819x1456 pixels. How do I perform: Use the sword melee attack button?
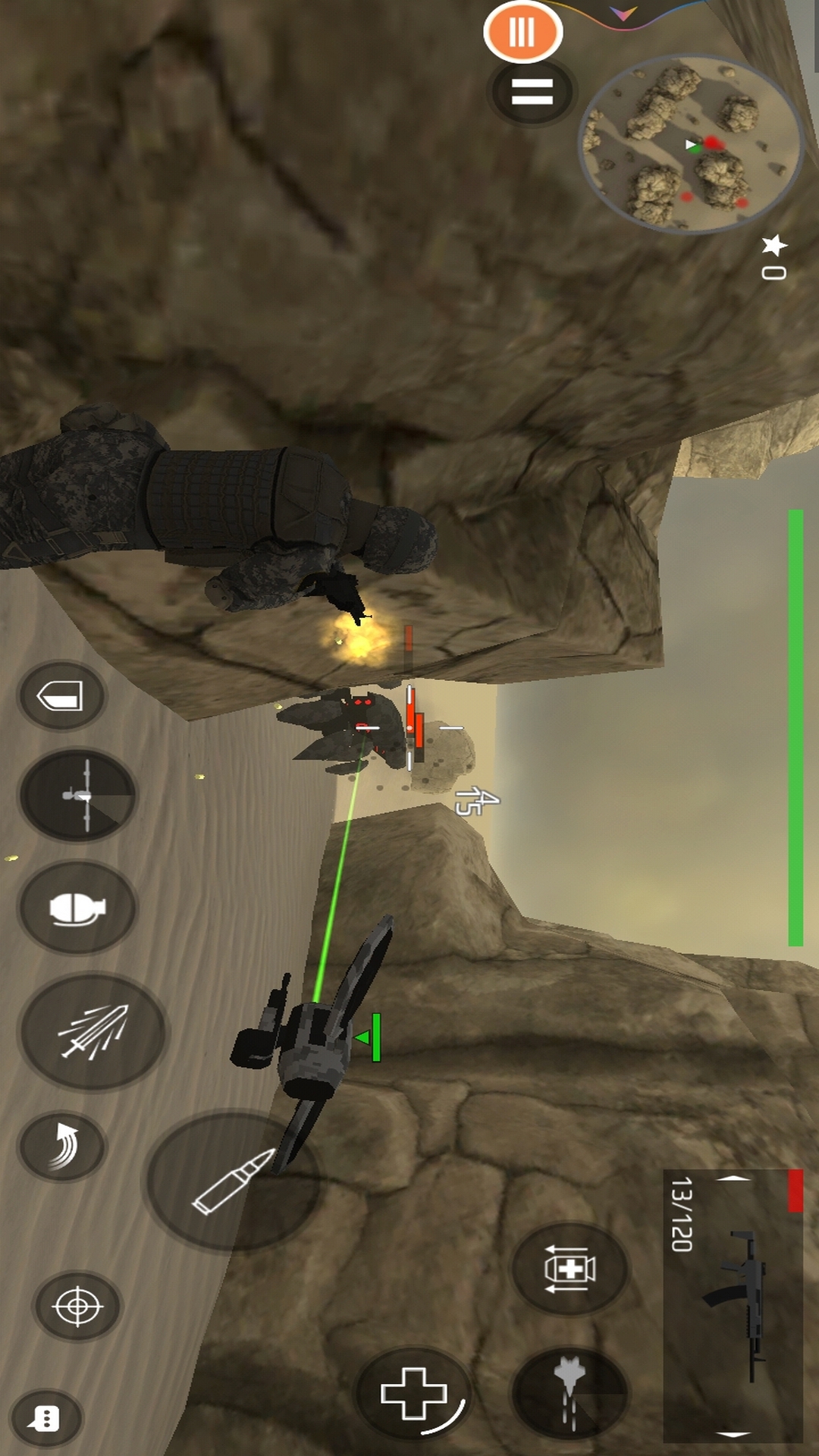[93, 1031]
